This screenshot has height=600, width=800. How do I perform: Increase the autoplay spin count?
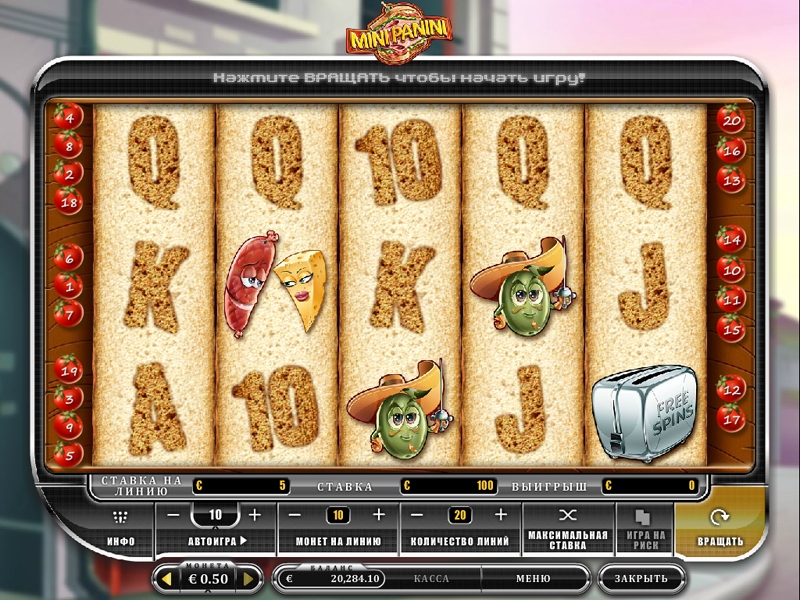[254, 515]
